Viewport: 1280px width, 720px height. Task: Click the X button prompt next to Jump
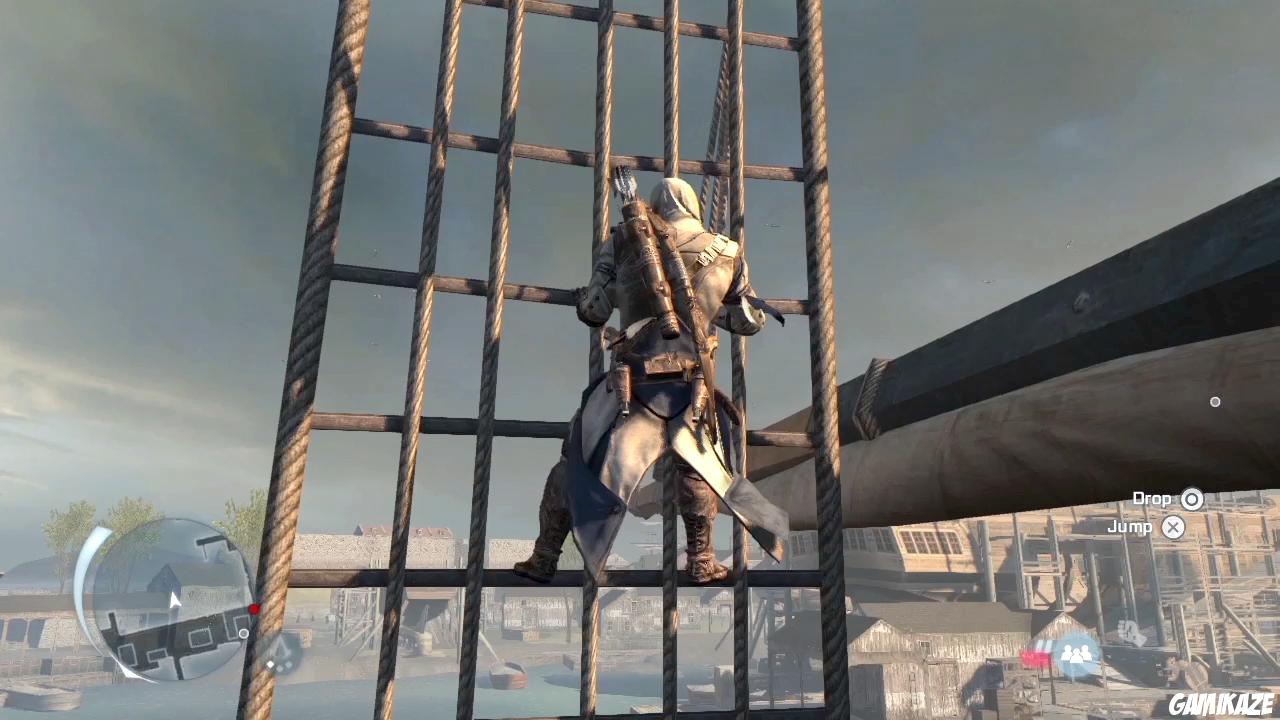click(1174, 527)
